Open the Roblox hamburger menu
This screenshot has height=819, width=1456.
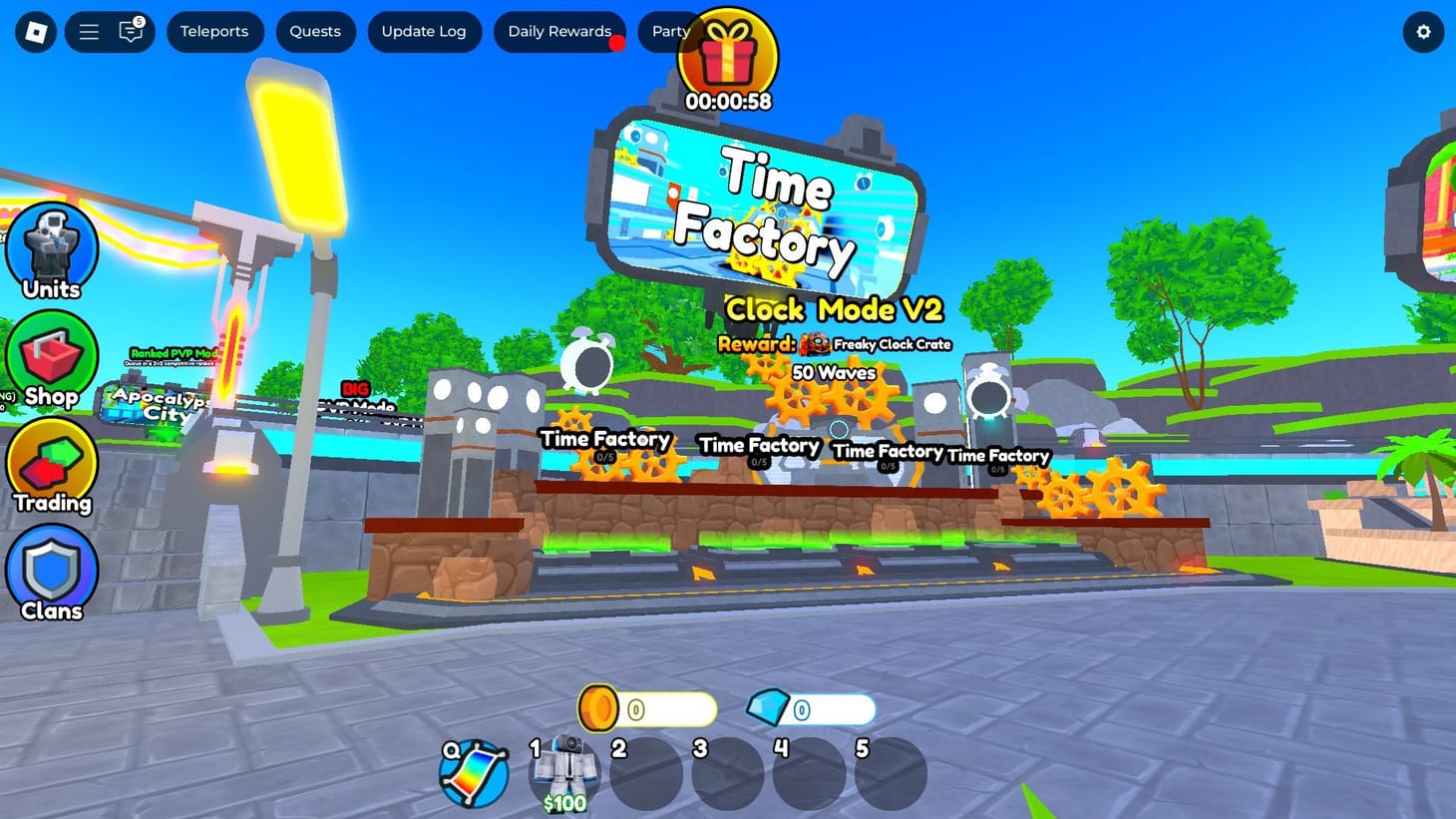(88, 31)
